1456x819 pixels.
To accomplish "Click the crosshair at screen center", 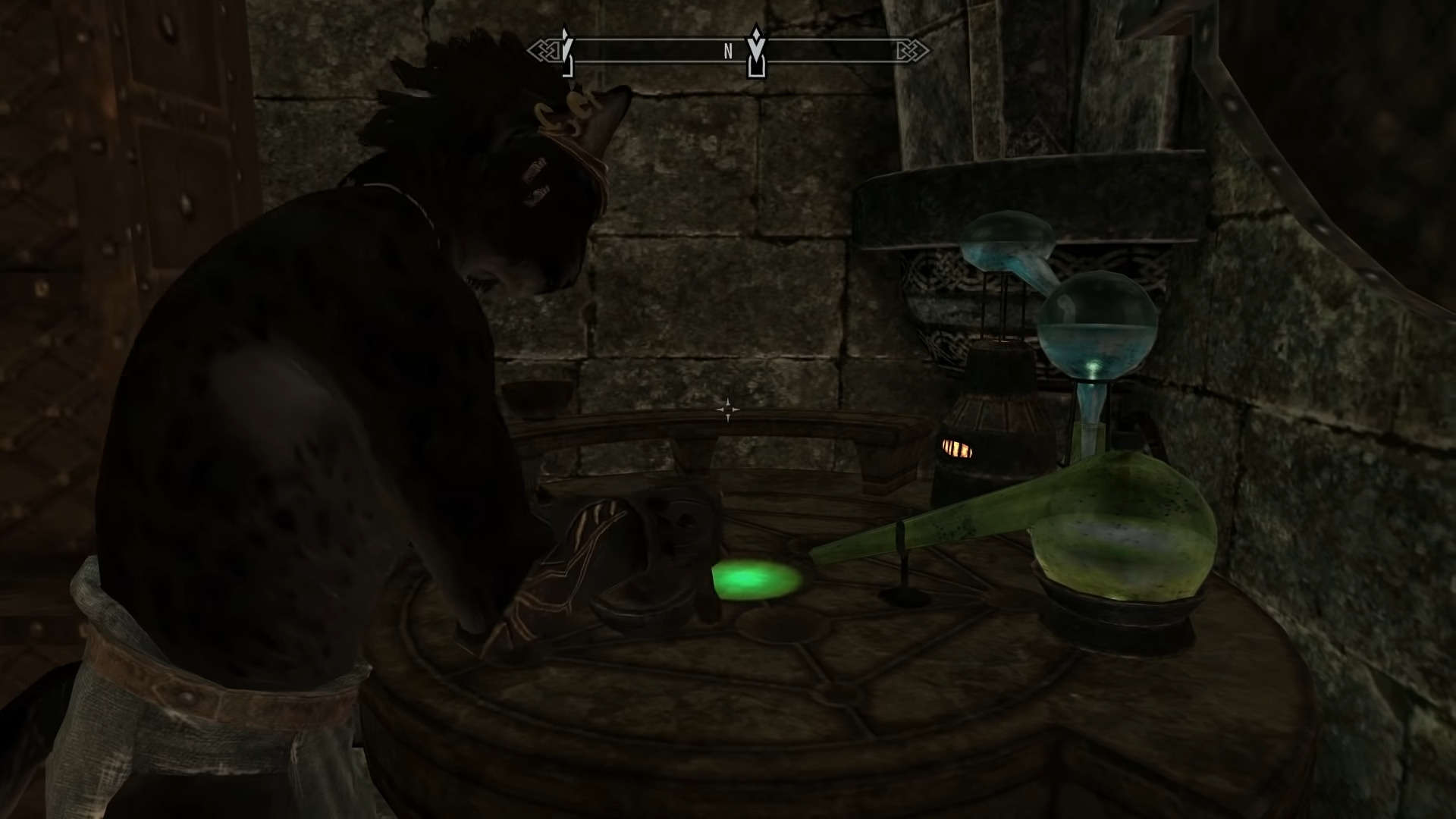I will [x=728, y=409].
